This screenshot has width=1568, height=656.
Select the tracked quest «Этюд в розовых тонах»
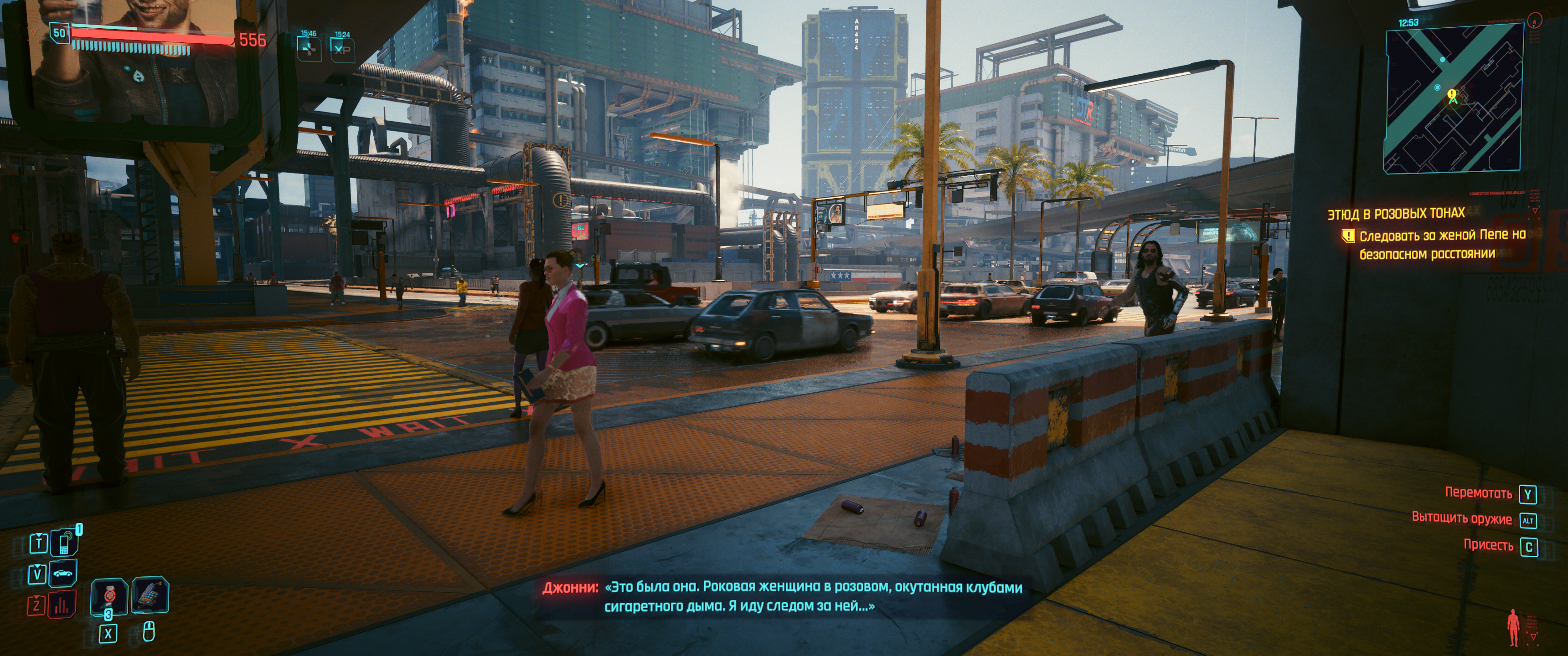pos(1396,214)
